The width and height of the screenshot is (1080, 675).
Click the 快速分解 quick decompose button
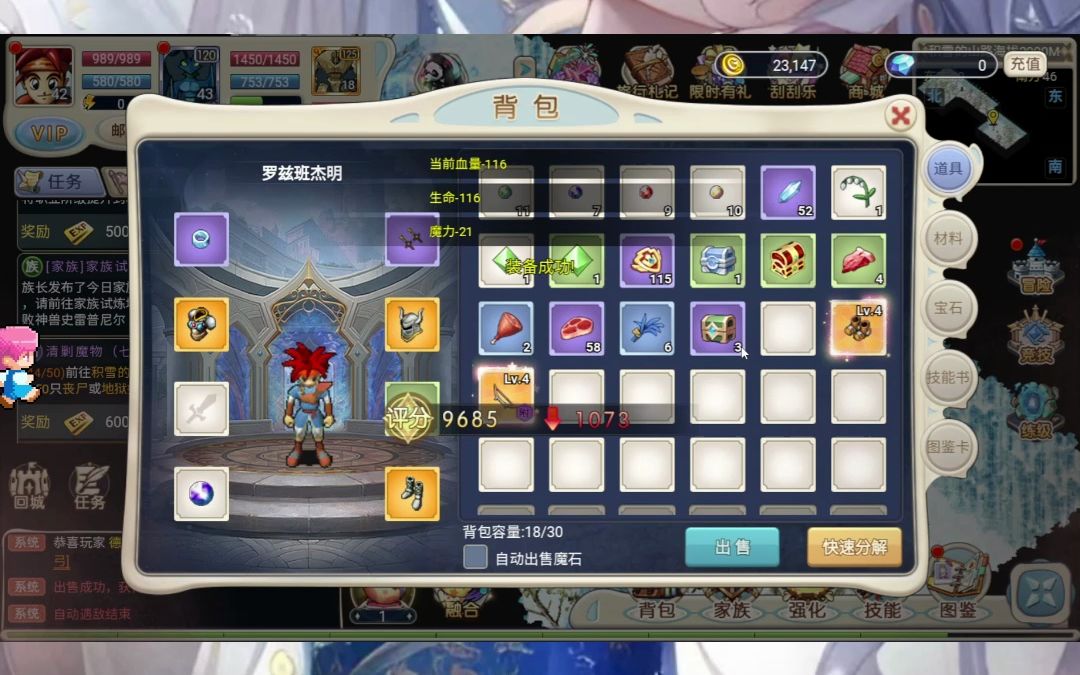point(854,547)
